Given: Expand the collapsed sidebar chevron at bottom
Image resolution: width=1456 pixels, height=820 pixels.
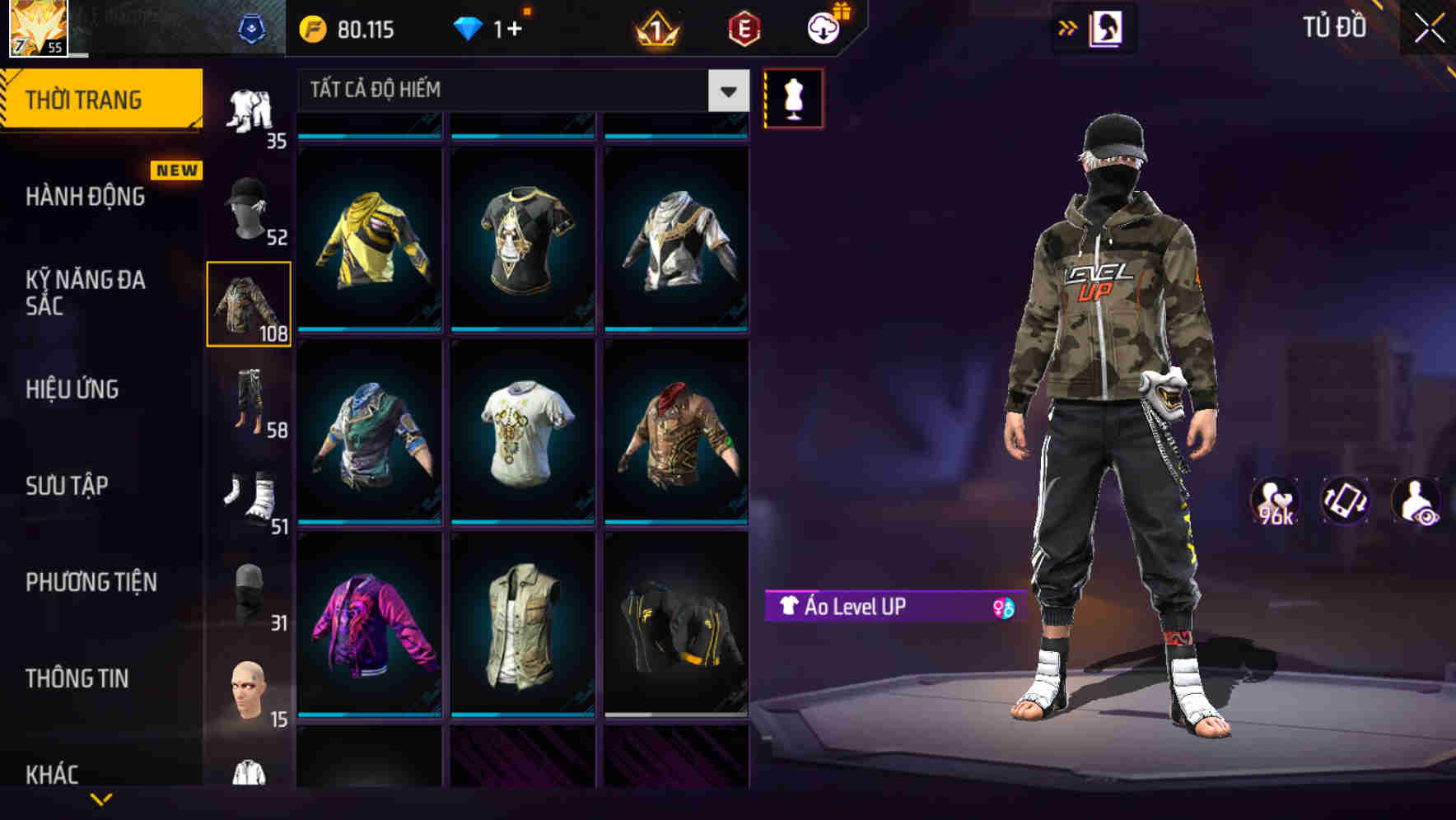Looking at the screenshot, I should click(x=100, y=798).
